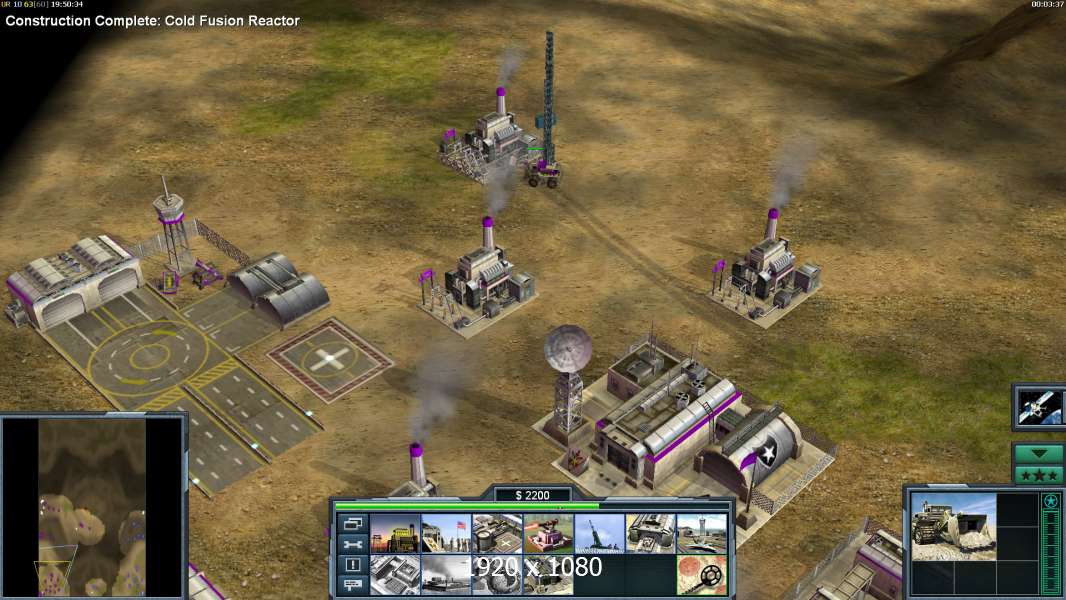The image size is (1066, 600).
Task: Choose the helipad supply center build icon
Action: click(x=497, y=533)
